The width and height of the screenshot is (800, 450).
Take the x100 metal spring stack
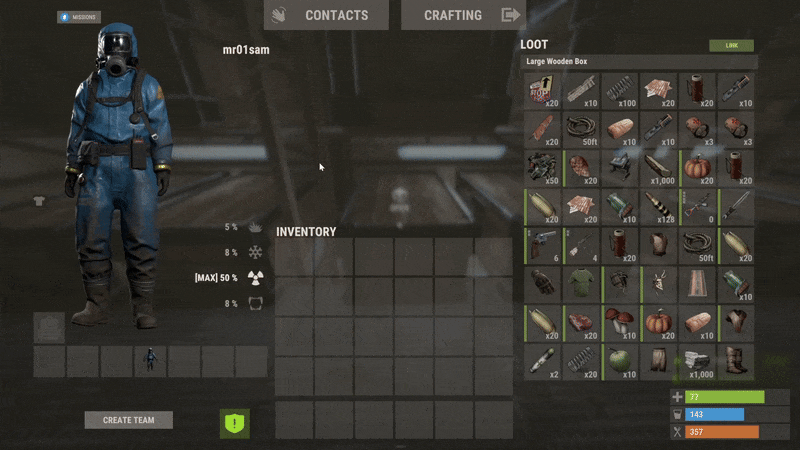tap(620, 91)
